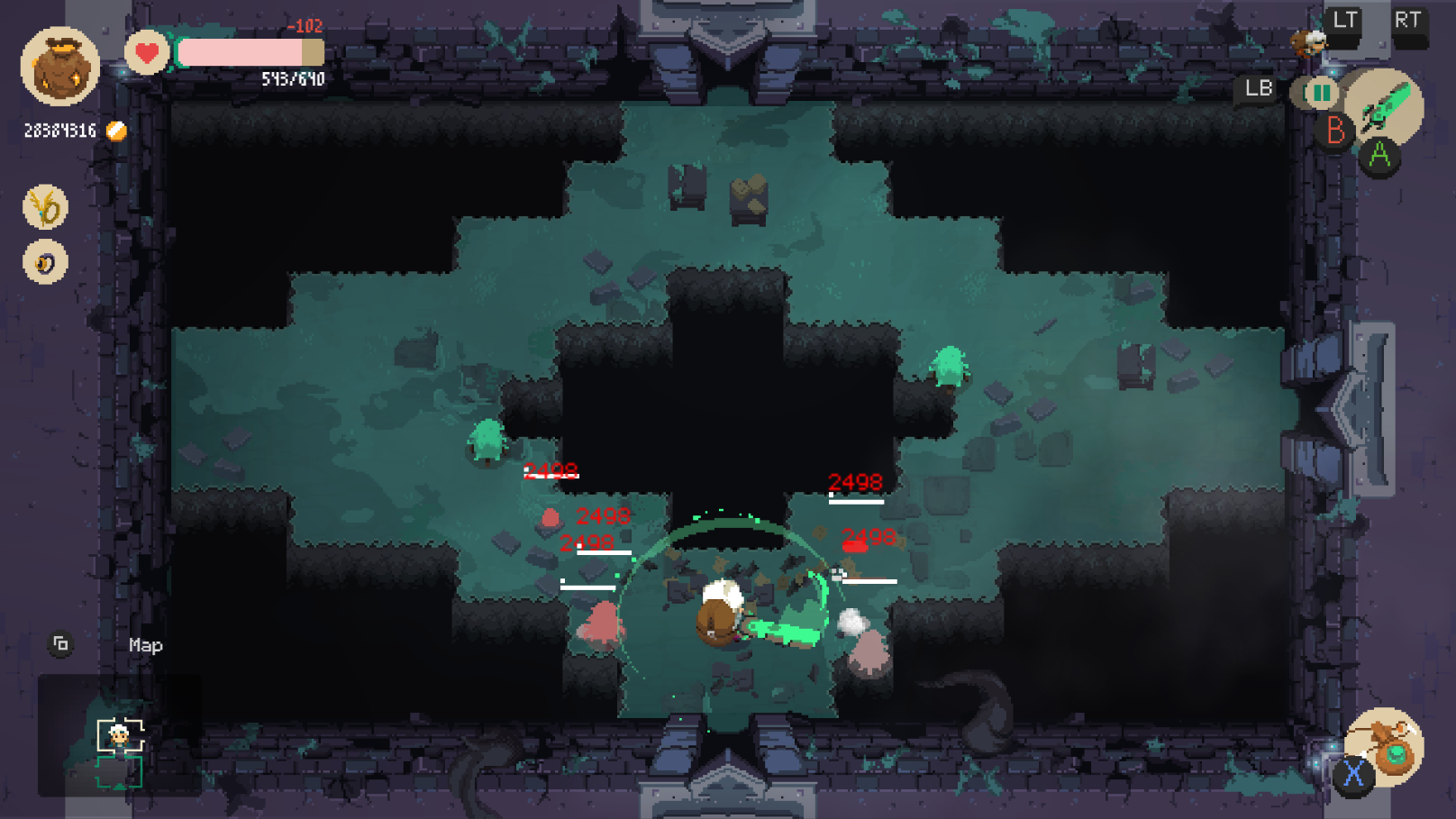The width and height of the screenshot is (1456, 819).
Task: Toggle the RT trigger indicator
Action: click(x=1410, y=22)
